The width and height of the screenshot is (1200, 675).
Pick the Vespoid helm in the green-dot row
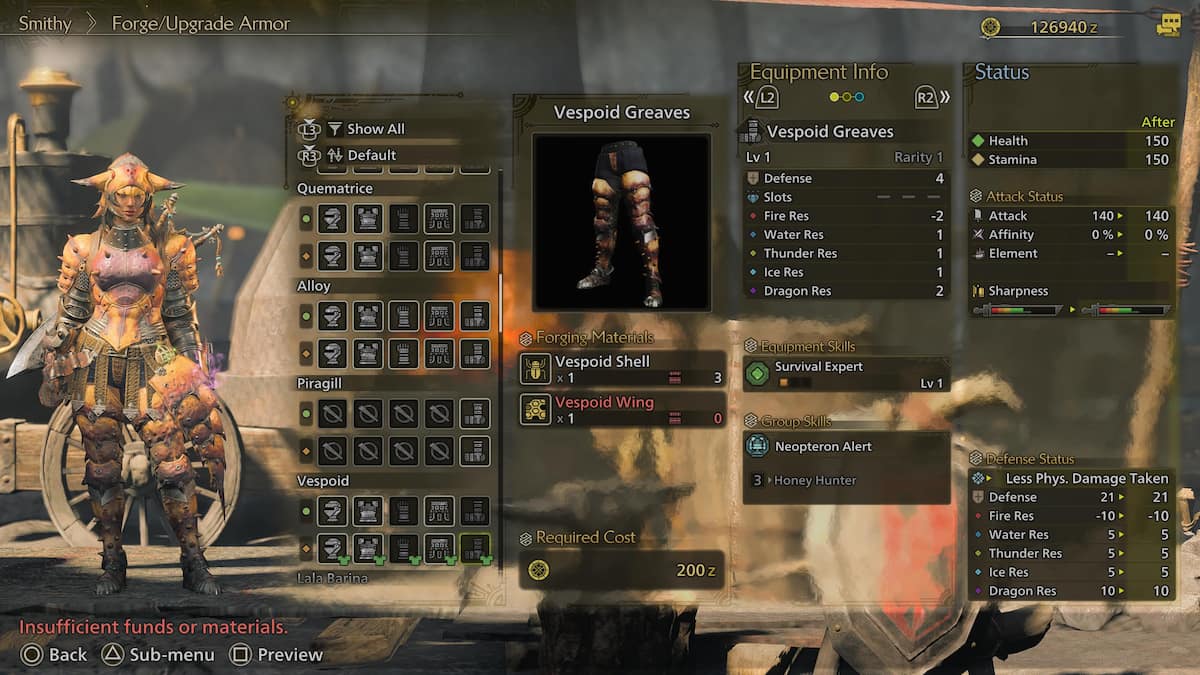[x=333, y=511]
